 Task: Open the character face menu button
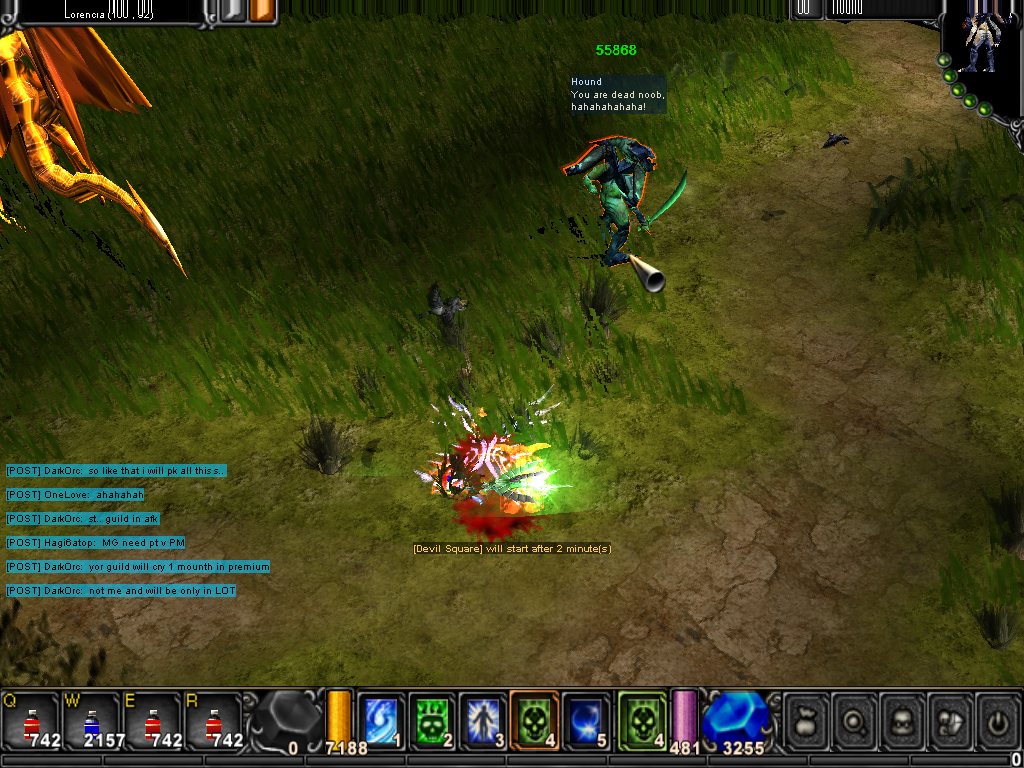point(902,720)
